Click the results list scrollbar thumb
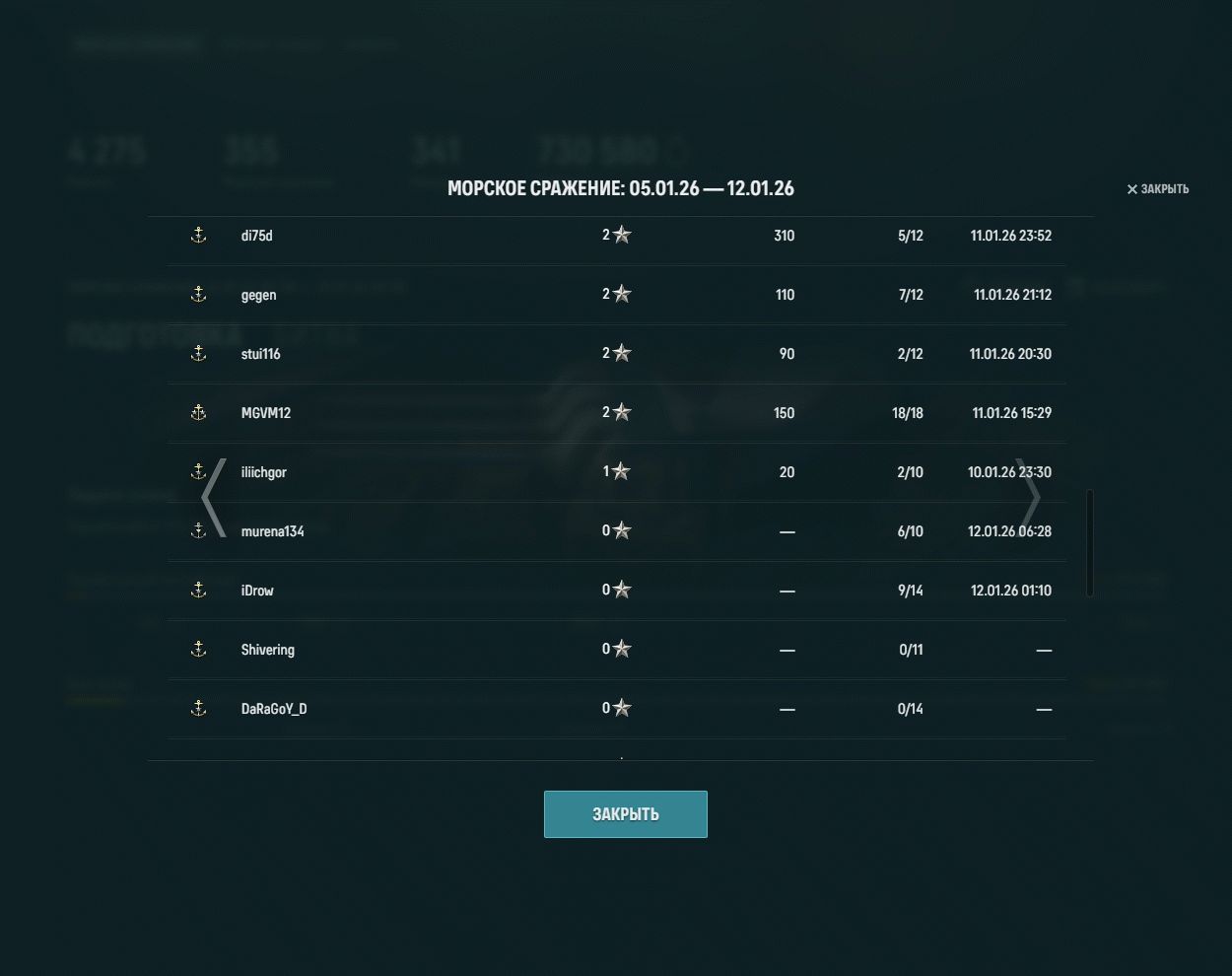 1089,542
